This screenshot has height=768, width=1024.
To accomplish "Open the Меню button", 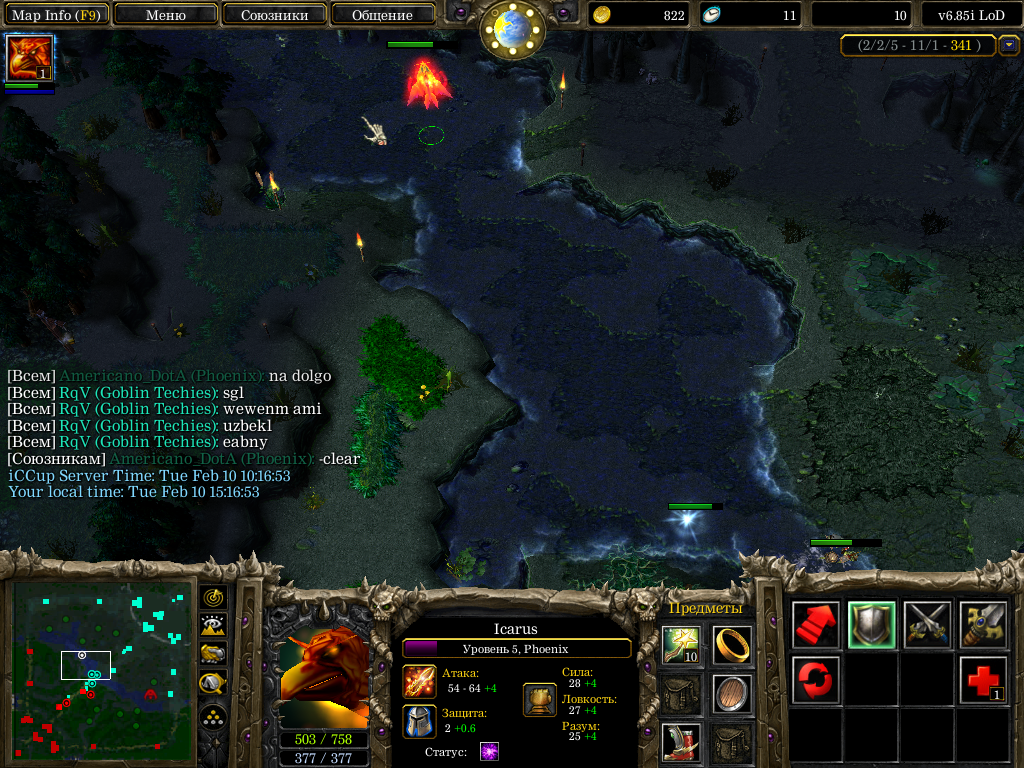I will [x=166, y=15].
